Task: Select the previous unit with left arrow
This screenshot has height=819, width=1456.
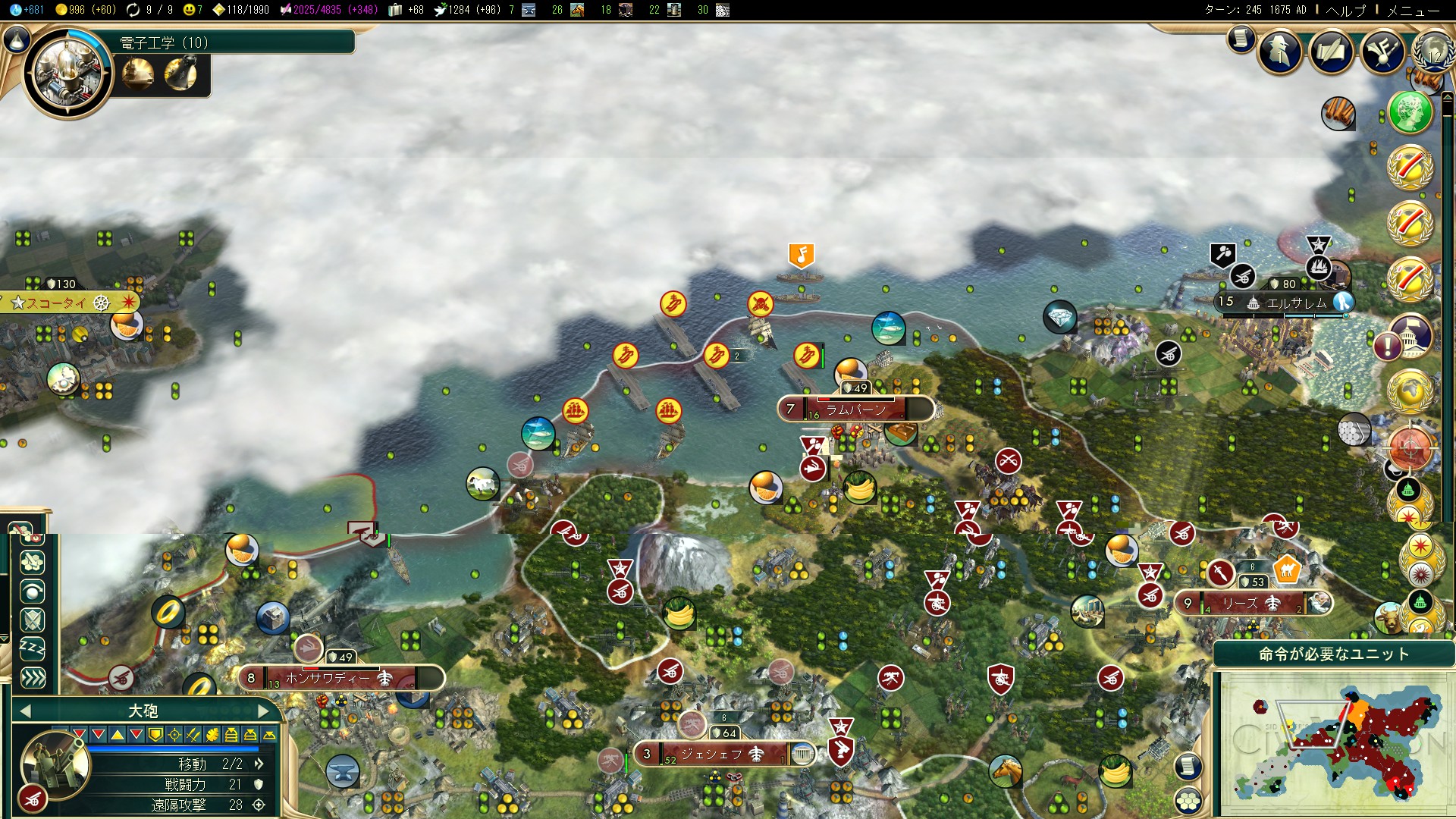Action: click(25, 711)
